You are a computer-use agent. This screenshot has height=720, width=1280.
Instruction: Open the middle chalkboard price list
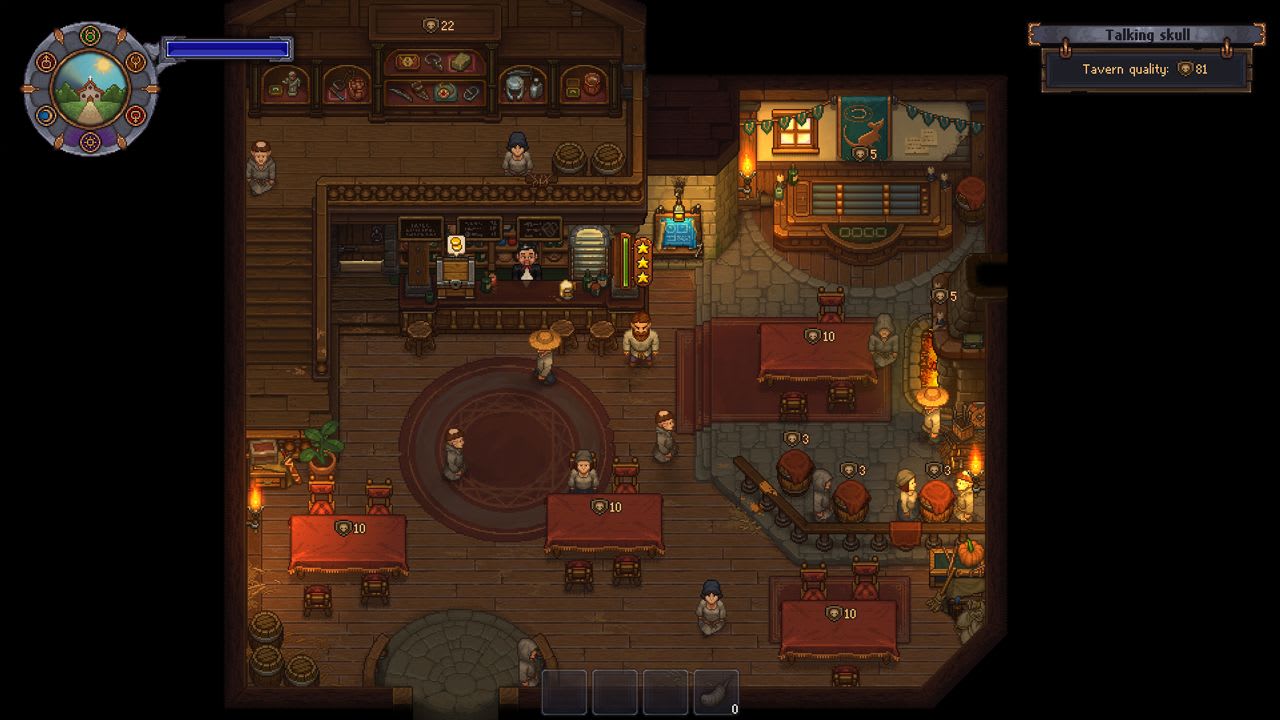(x=479, y=226)
